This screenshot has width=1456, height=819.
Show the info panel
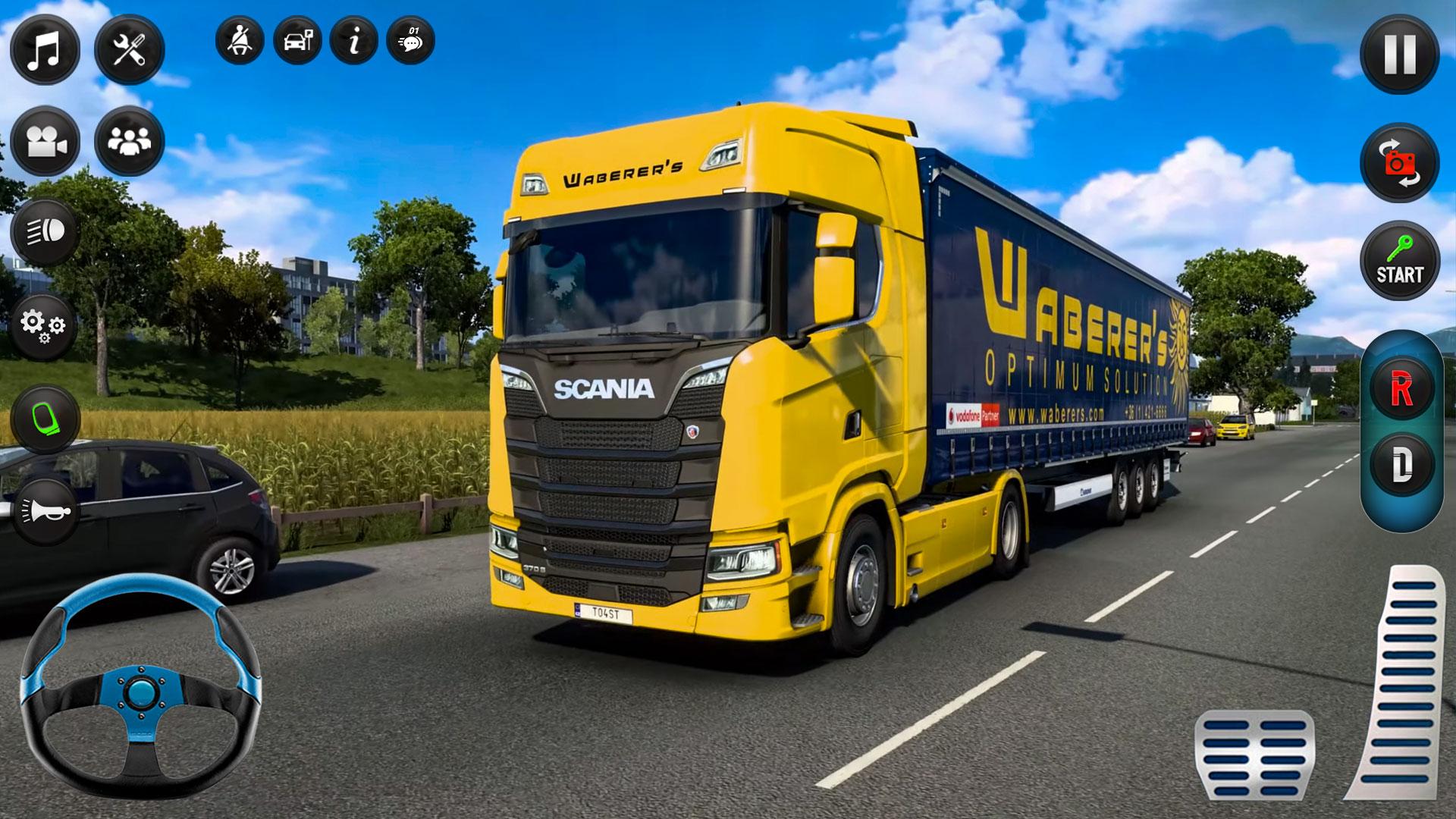(x=354, y=41)
